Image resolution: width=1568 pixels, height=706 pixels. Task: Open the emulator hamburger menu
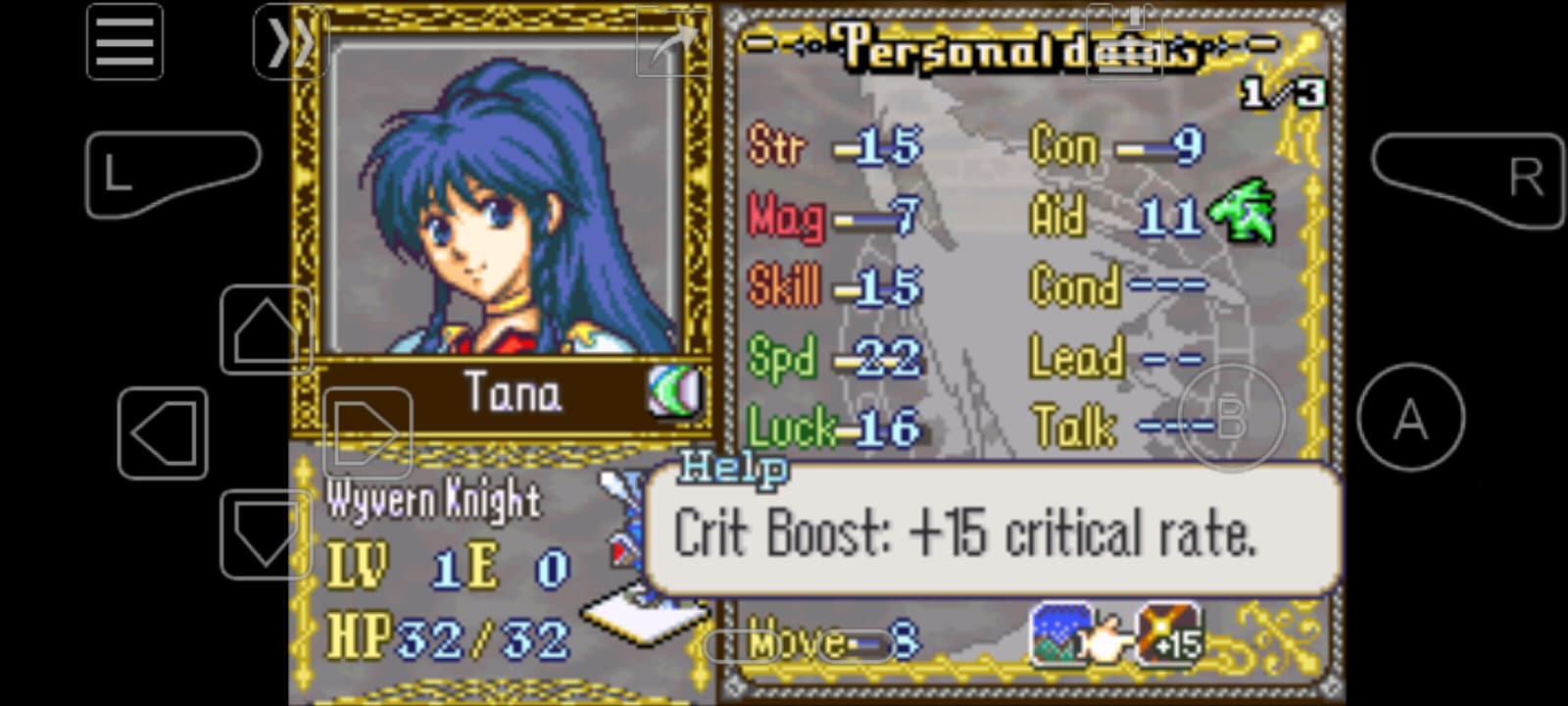[x=124, y=42]
